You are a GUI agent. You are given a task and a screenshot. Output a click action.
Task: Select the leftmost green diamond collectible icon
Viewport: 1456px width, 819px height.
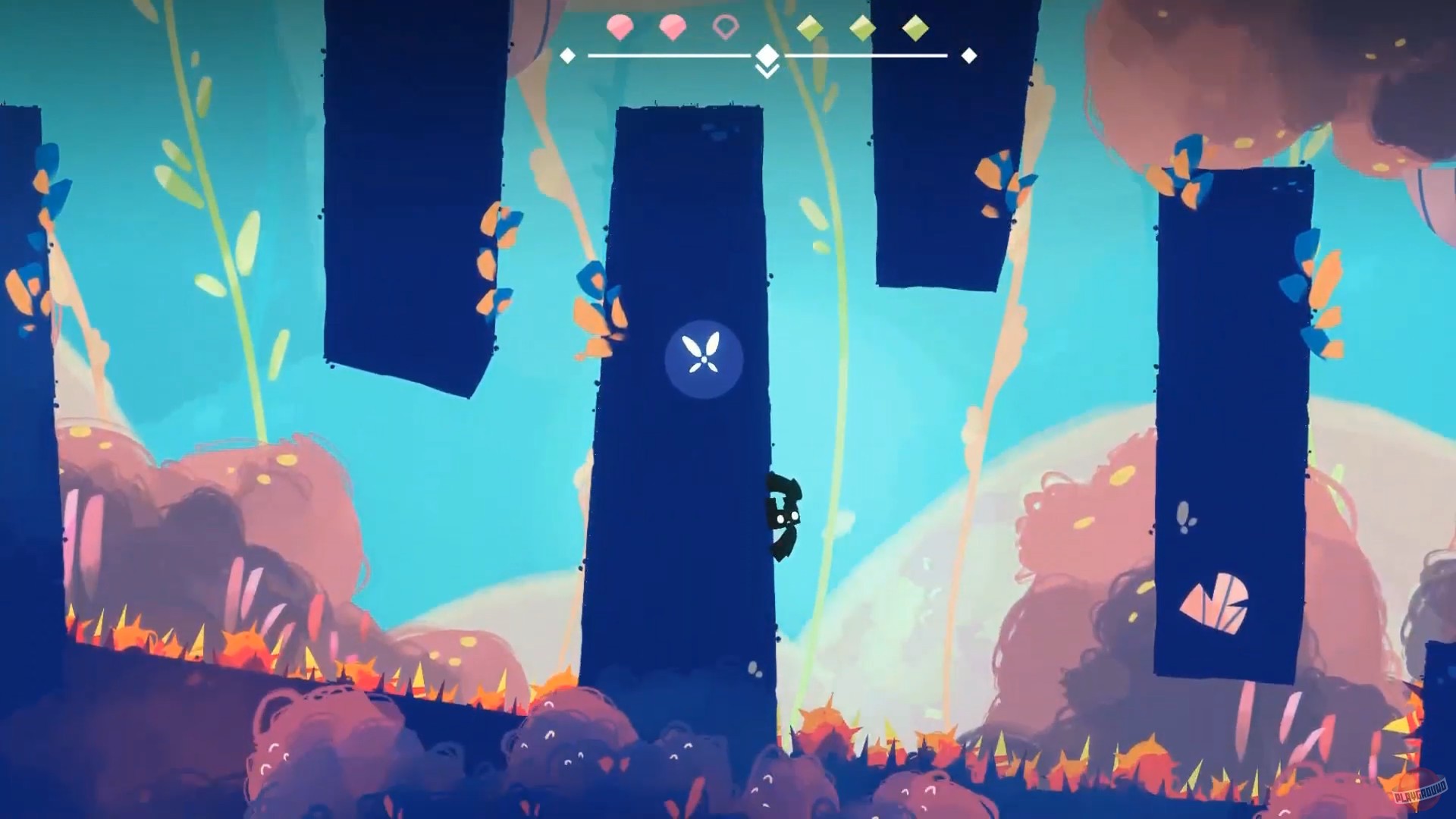[809, 27]
